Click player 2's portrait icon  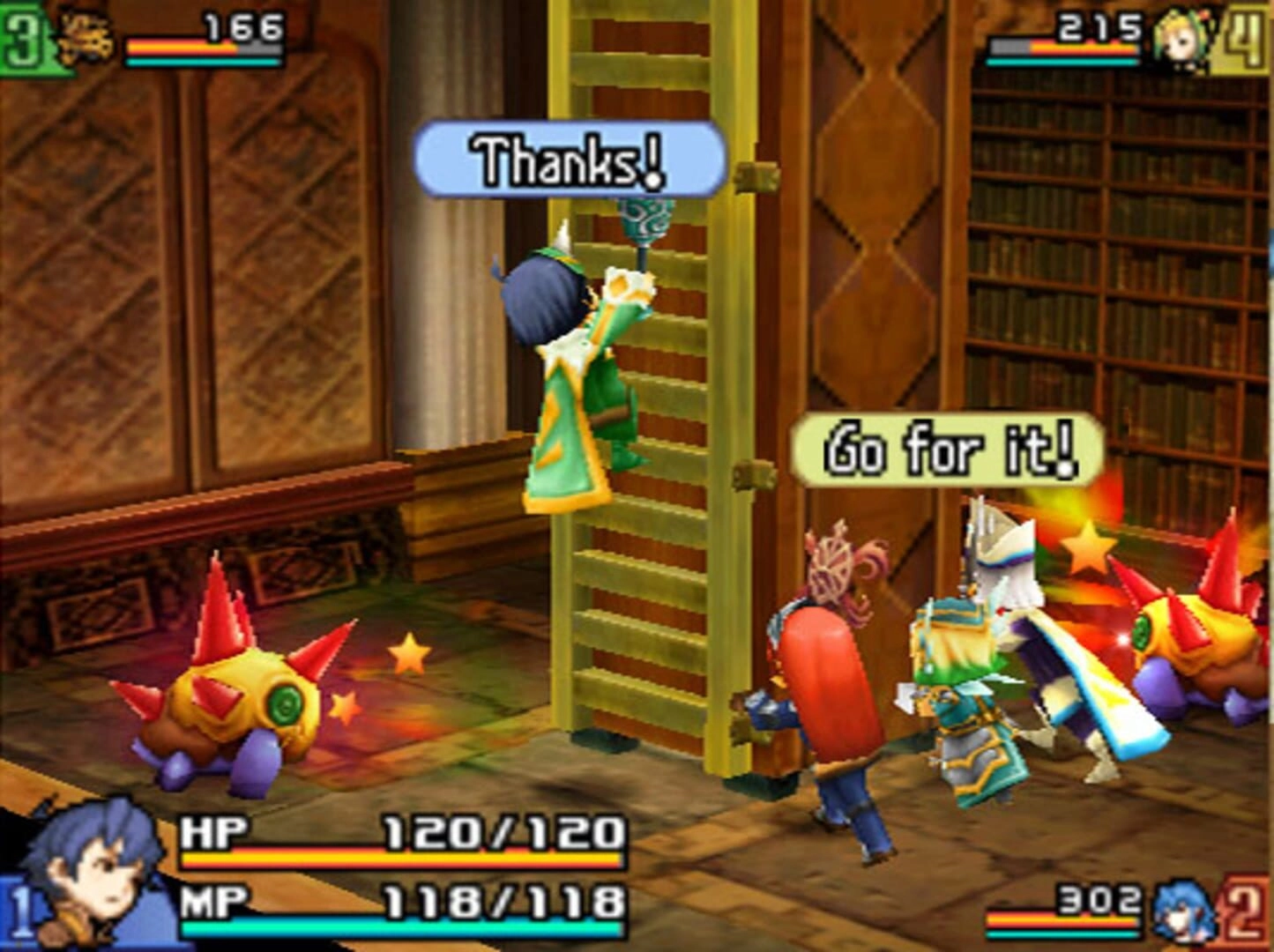[1181, 911]
